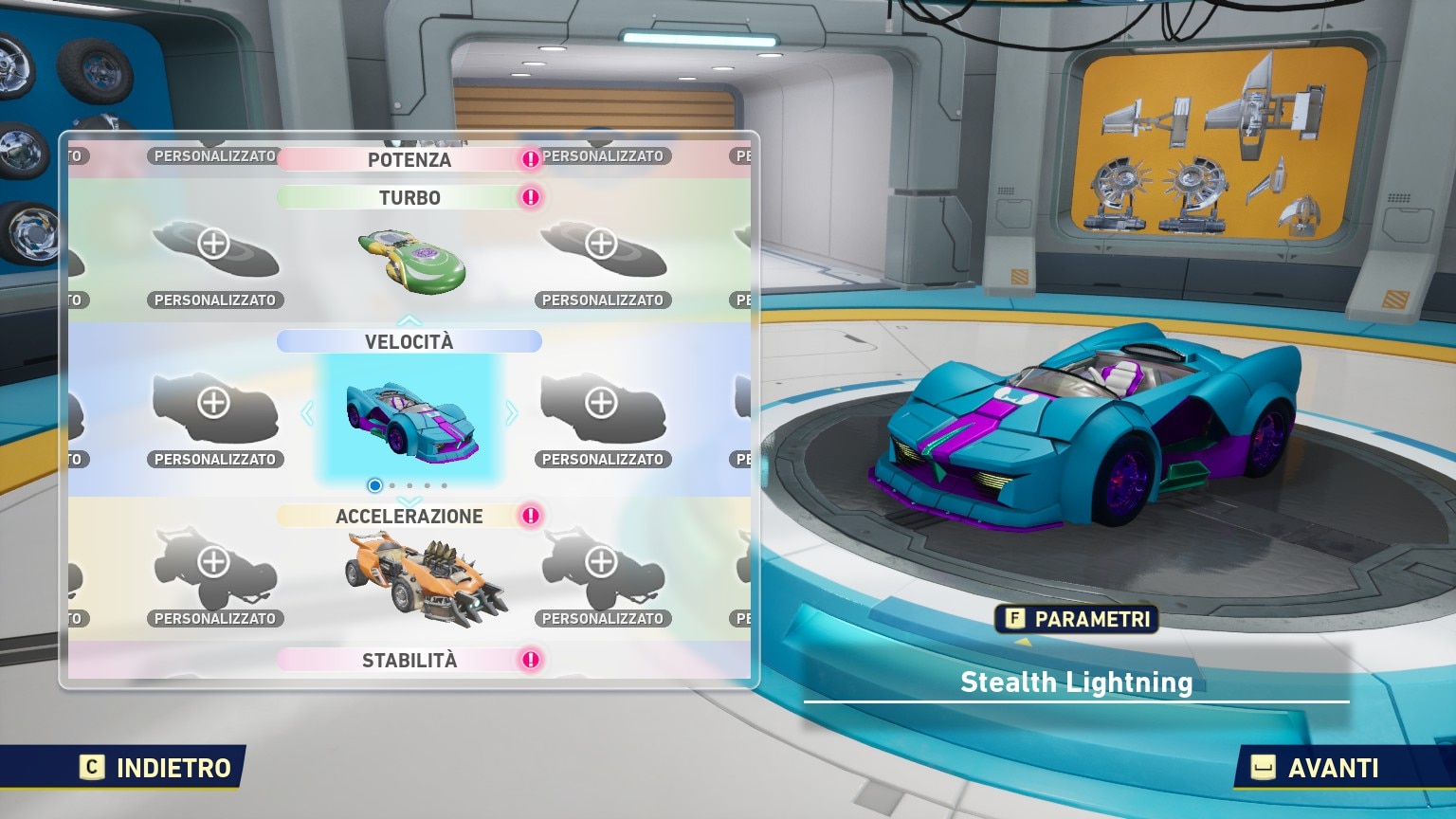Go back with the Indietro button
Screen dimensions: 1456x819
click(156, 767)
